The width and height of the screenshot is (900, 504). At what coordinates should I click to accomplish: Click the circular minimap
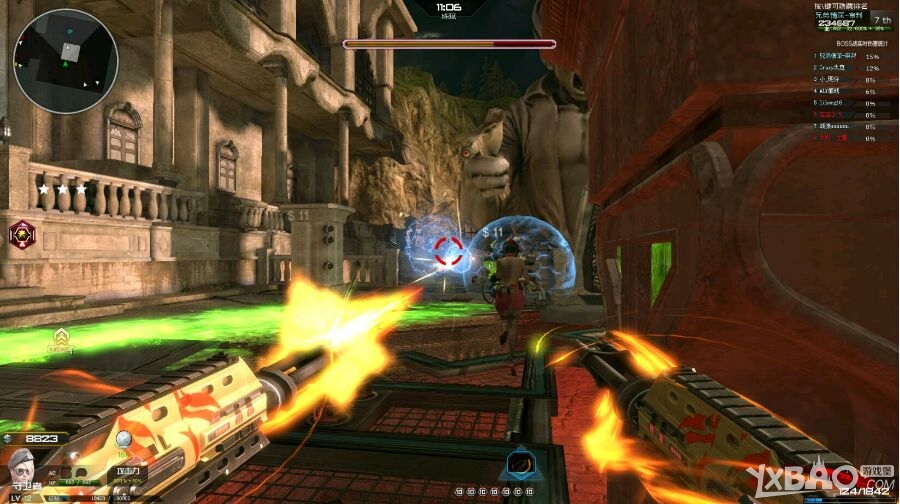66,61
